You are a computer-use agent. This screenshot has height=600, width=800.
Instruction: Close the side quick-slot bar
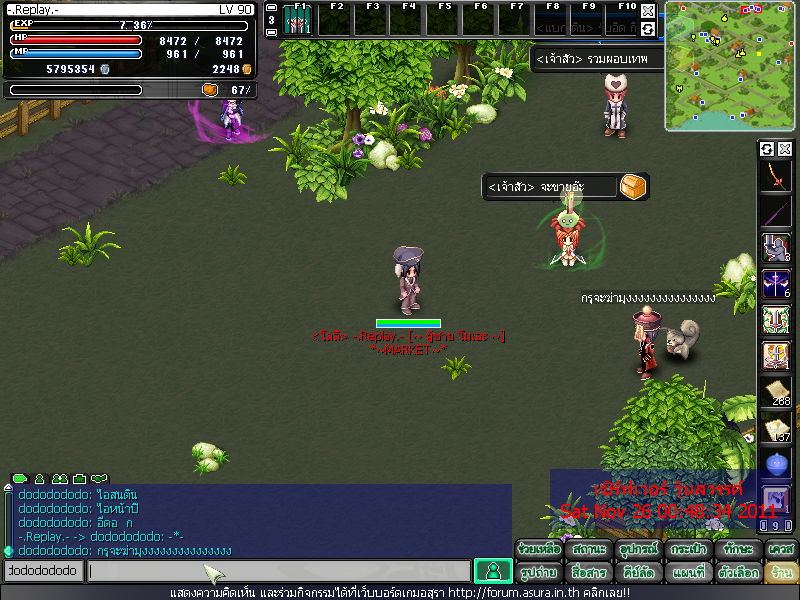coord(785,149)
